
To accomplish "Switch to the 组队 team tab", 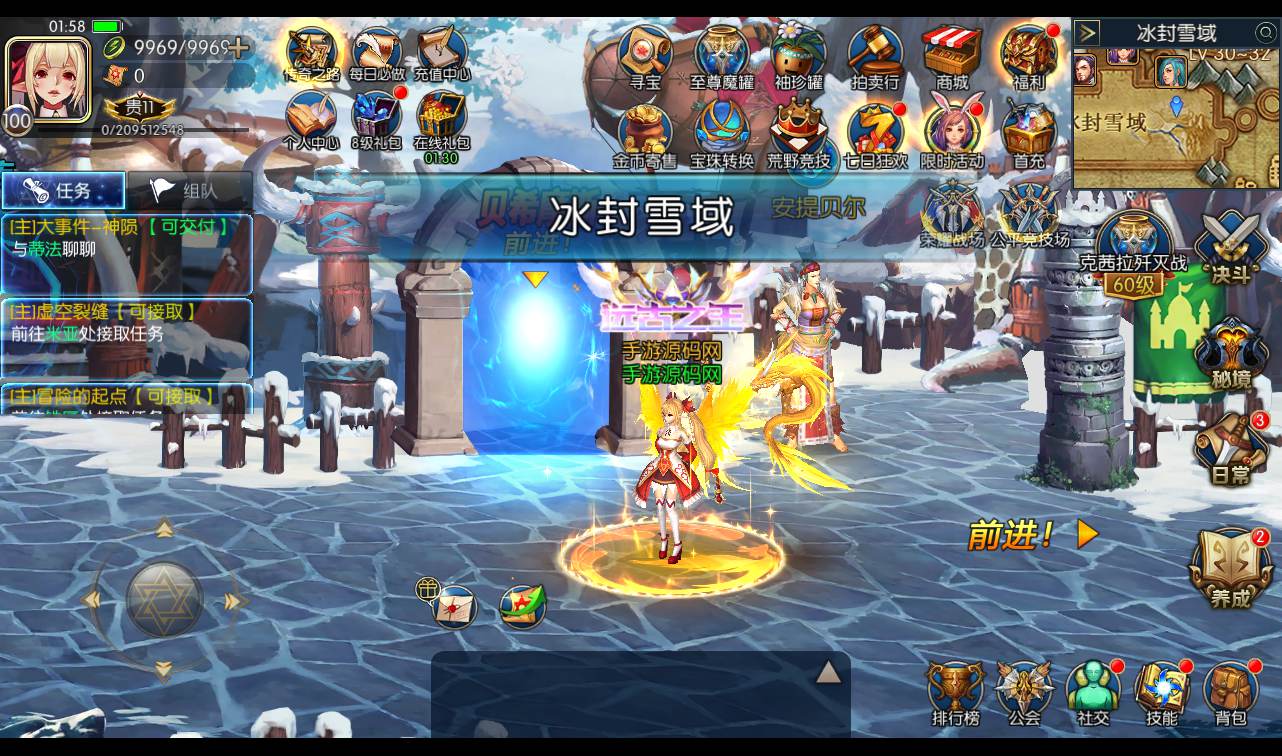I will [x=189, y=190].
